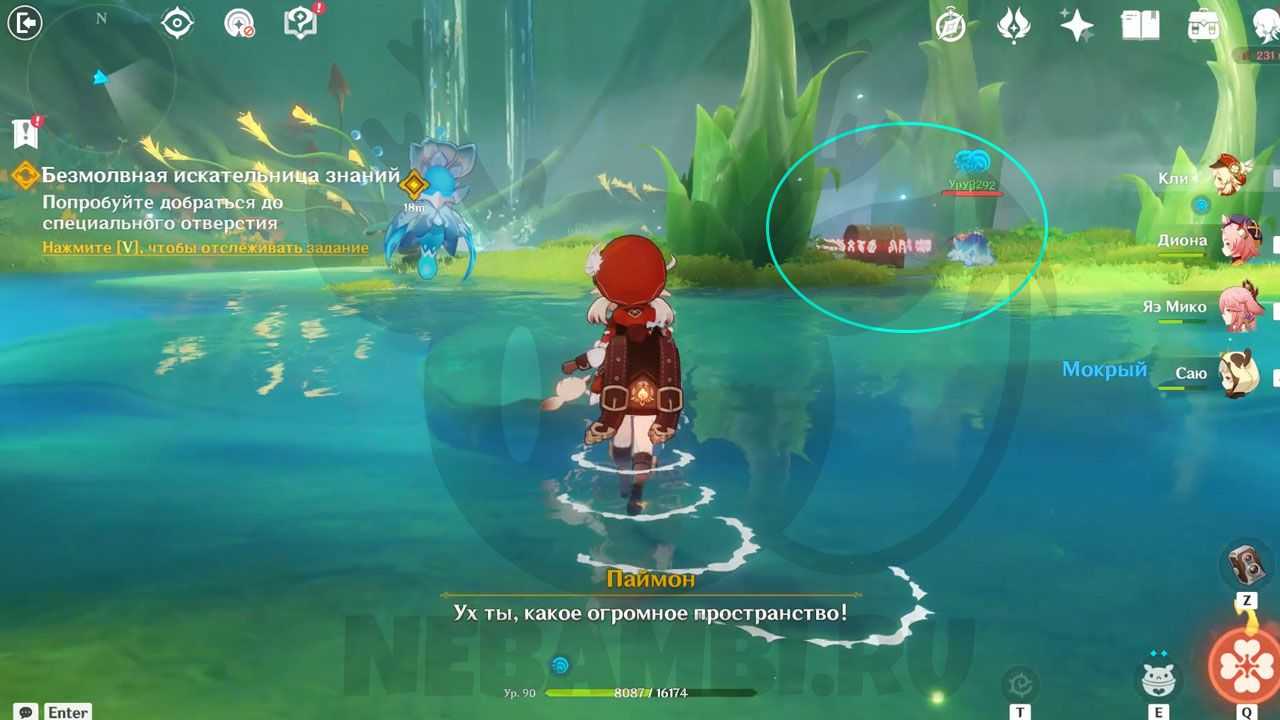The height and width of the screenshot is (720, 1280).
Task: Switch to party member Диона
Action: (1238, 241)
